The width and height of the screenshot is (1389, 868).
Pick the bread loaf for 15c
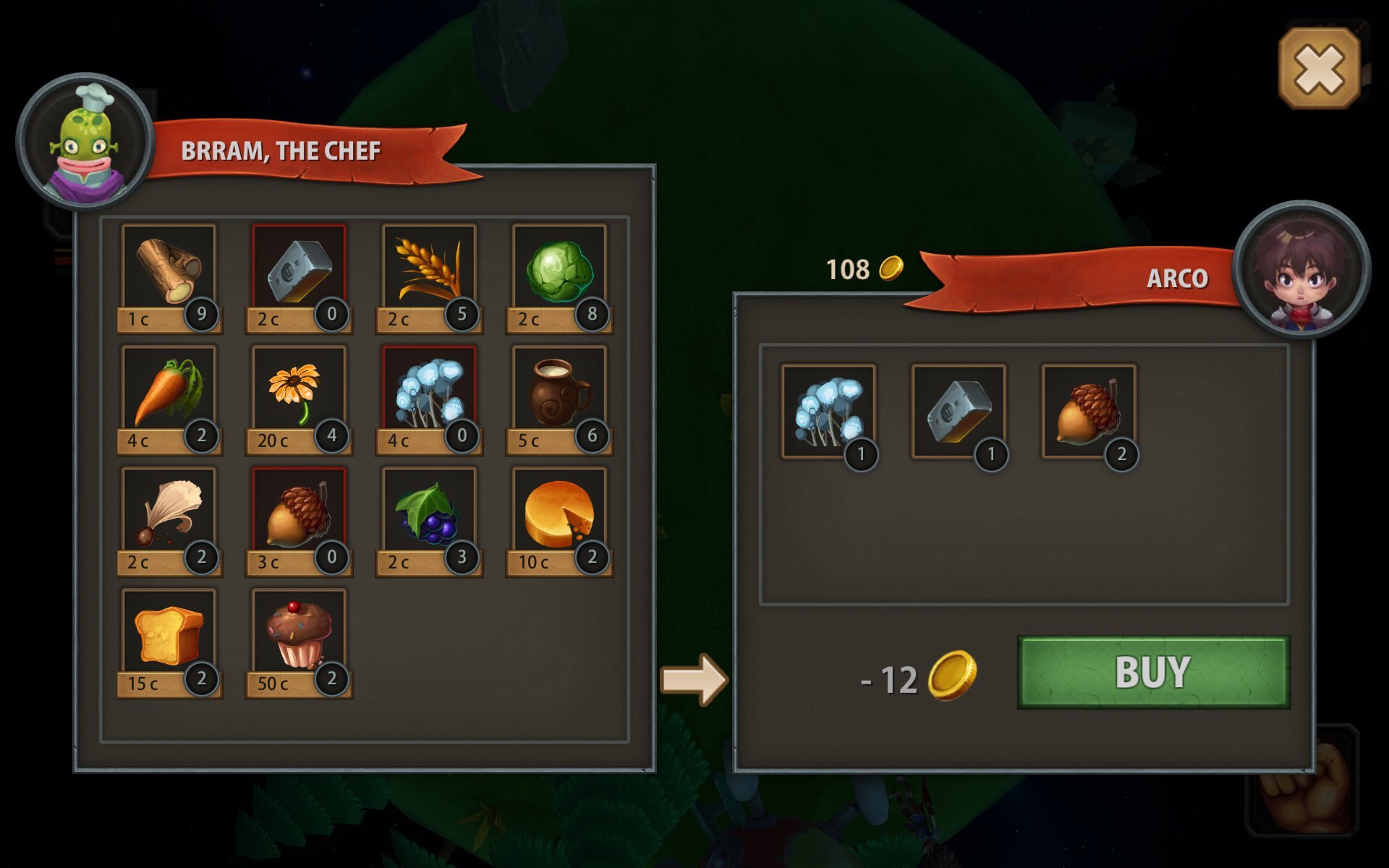click(169, 634)
